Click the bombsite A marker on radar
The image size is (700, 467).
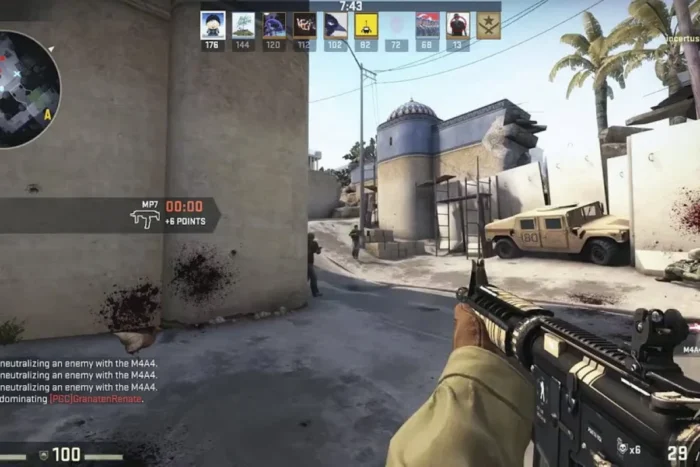[x=47, y=115]
